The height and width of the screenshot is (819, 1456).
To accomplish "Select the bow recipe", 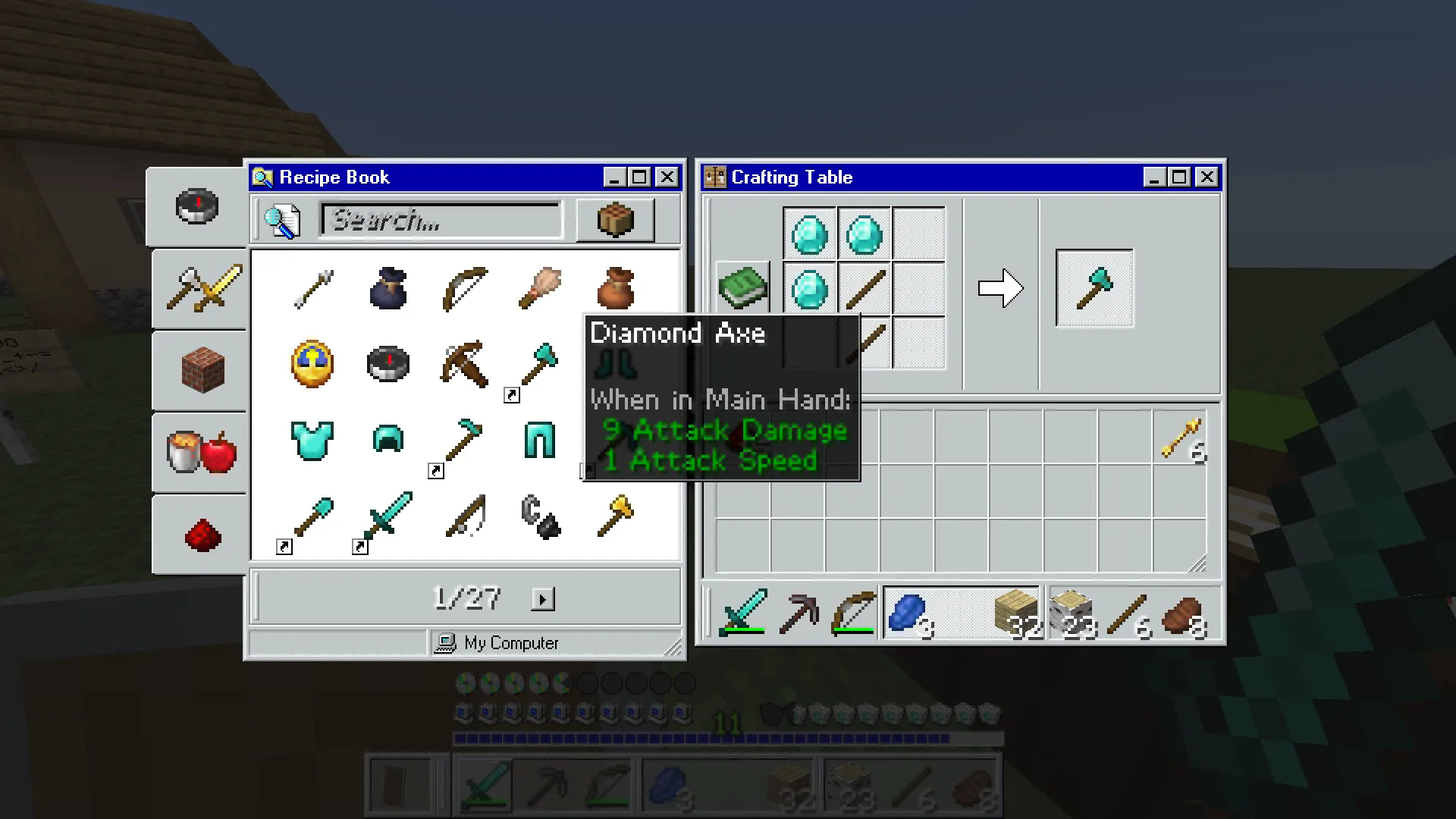I will coord(463,289).
